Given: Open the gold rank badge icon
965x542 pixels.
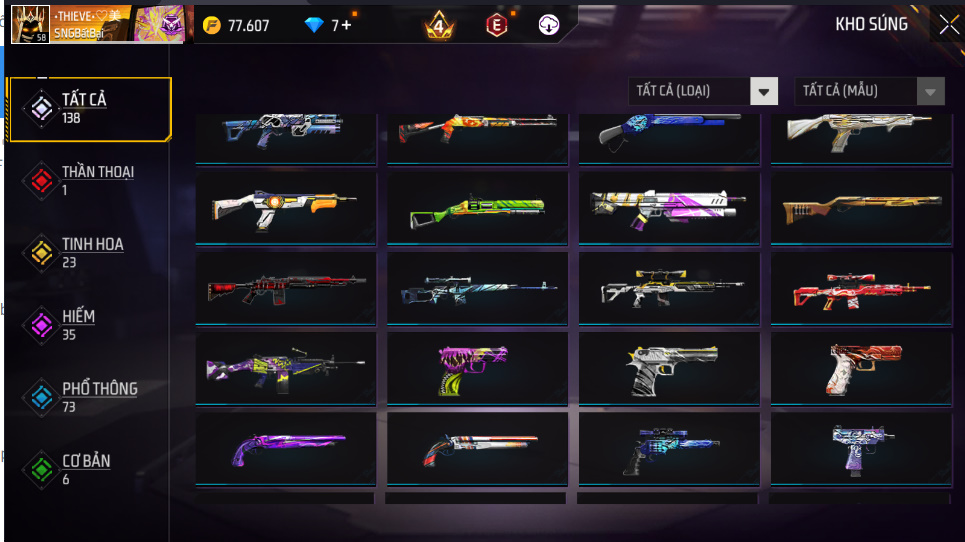Looking at the screenshot, I should pos(438,25).
